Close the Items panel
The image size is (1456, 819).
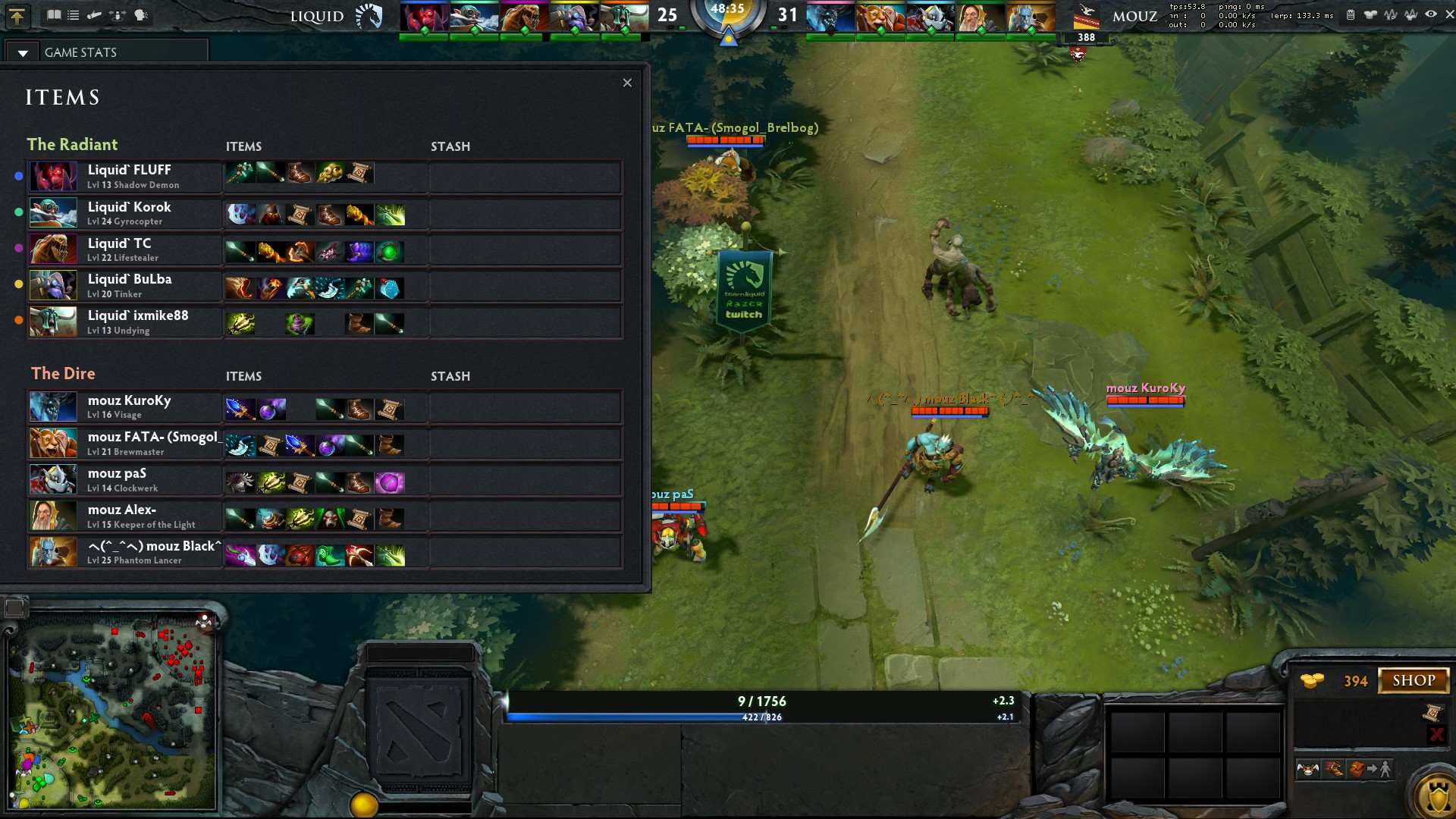[x=627, y=83]
